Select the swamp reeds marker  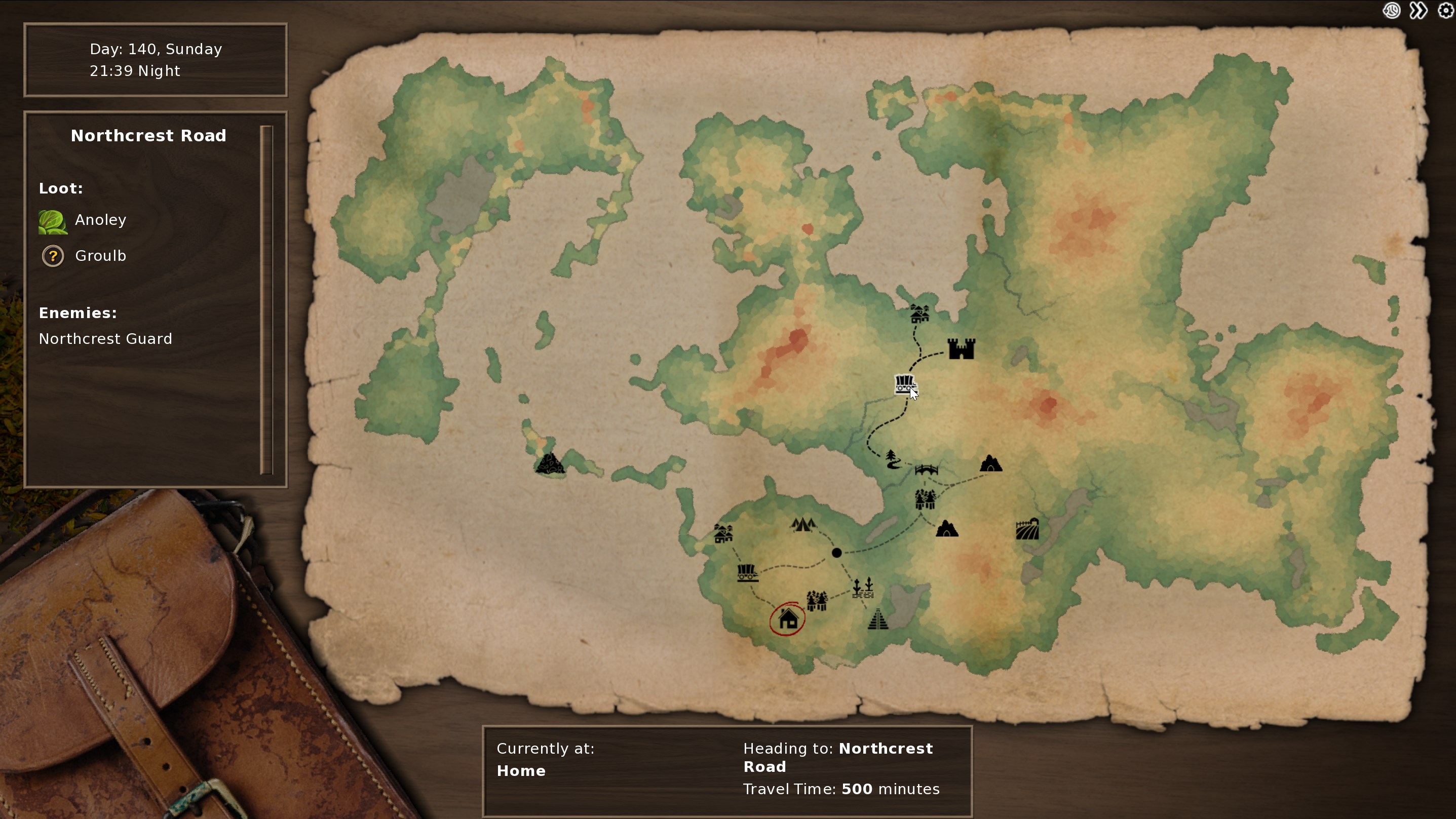tap(863, 588)
